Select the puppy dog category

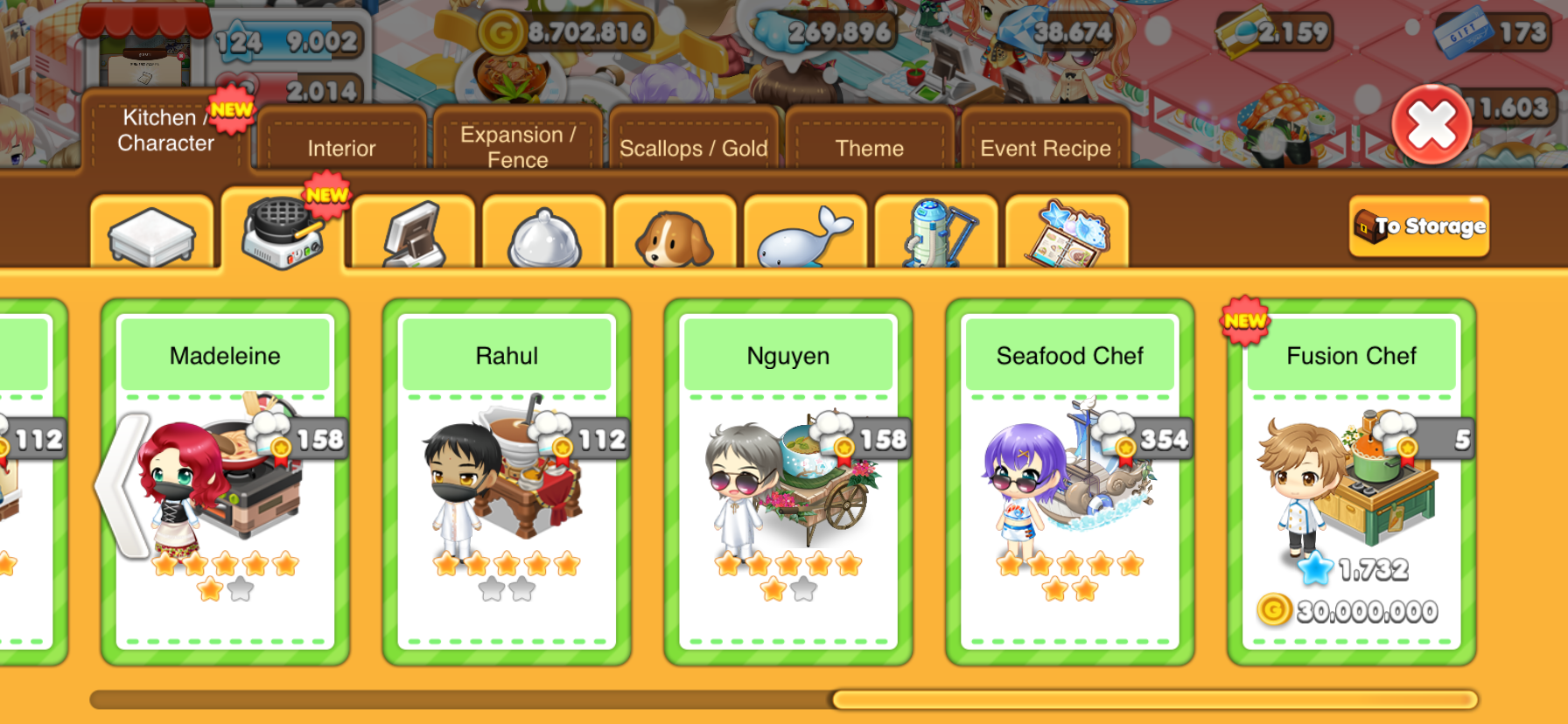click(674, 236)
